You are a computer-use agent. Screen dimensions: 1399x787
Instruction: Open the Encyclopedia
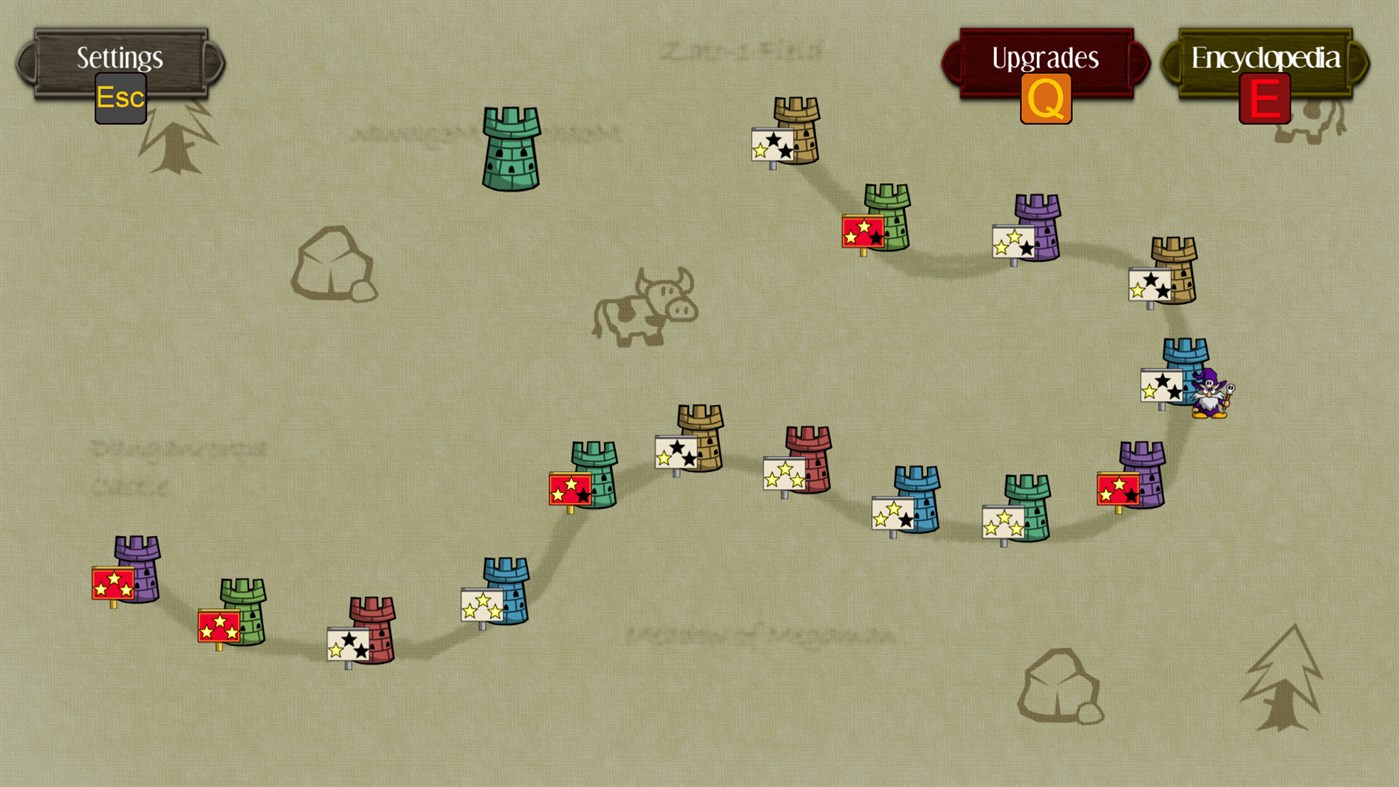[1264, 57]
